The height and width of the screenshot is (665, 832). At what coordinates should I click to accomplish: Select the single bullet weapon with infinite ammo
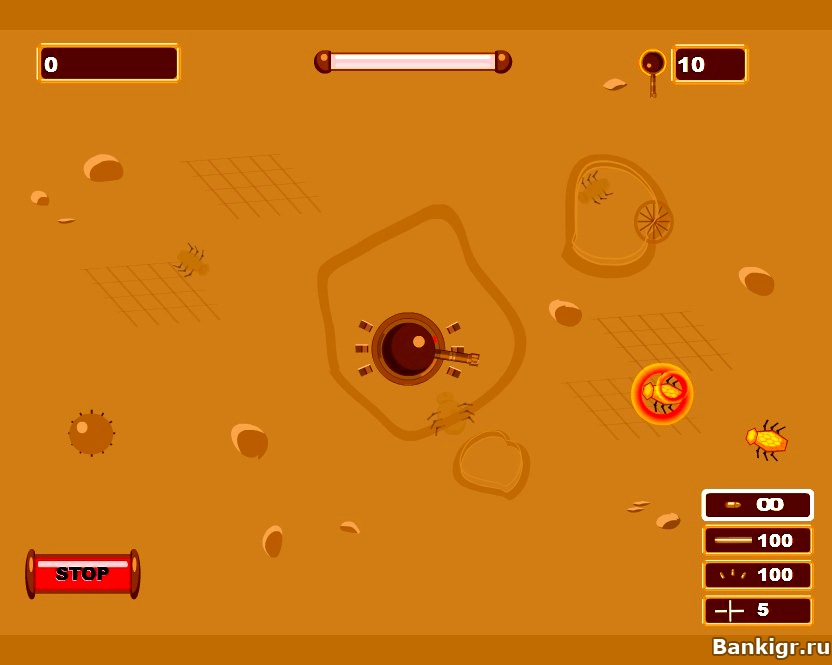(757, 505)
